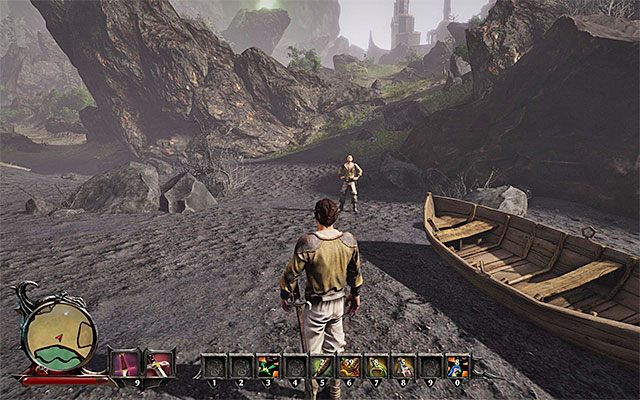This screenshot has height=400, width=640.
Task: Choose the item in hotbar slot 7
Action: 376,366
